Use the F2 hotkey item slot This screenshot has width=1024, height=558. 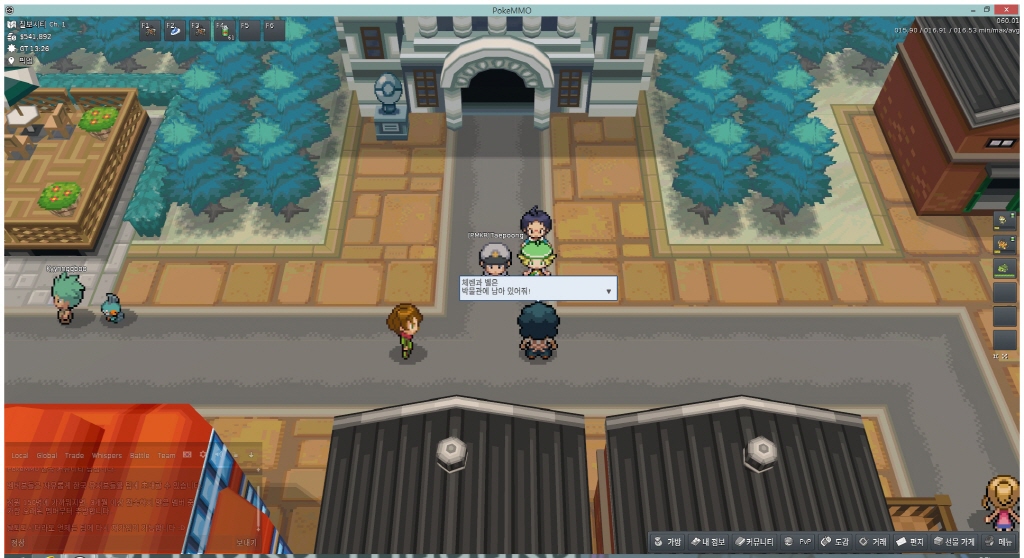pyautogui.click(x=174, y=28)
